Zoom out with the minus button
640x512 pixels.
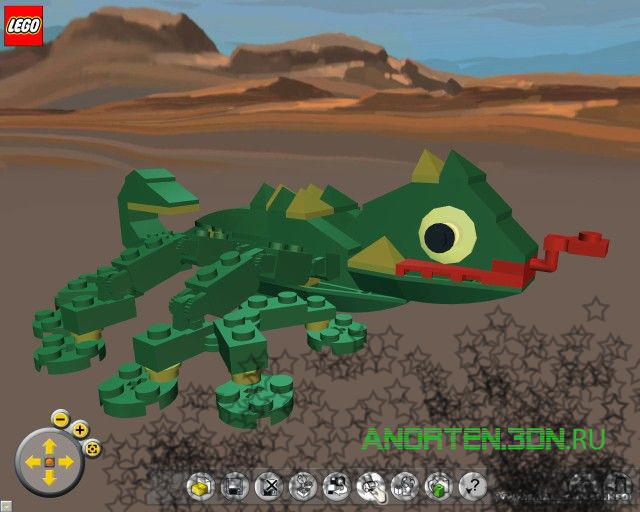(60, 418)
